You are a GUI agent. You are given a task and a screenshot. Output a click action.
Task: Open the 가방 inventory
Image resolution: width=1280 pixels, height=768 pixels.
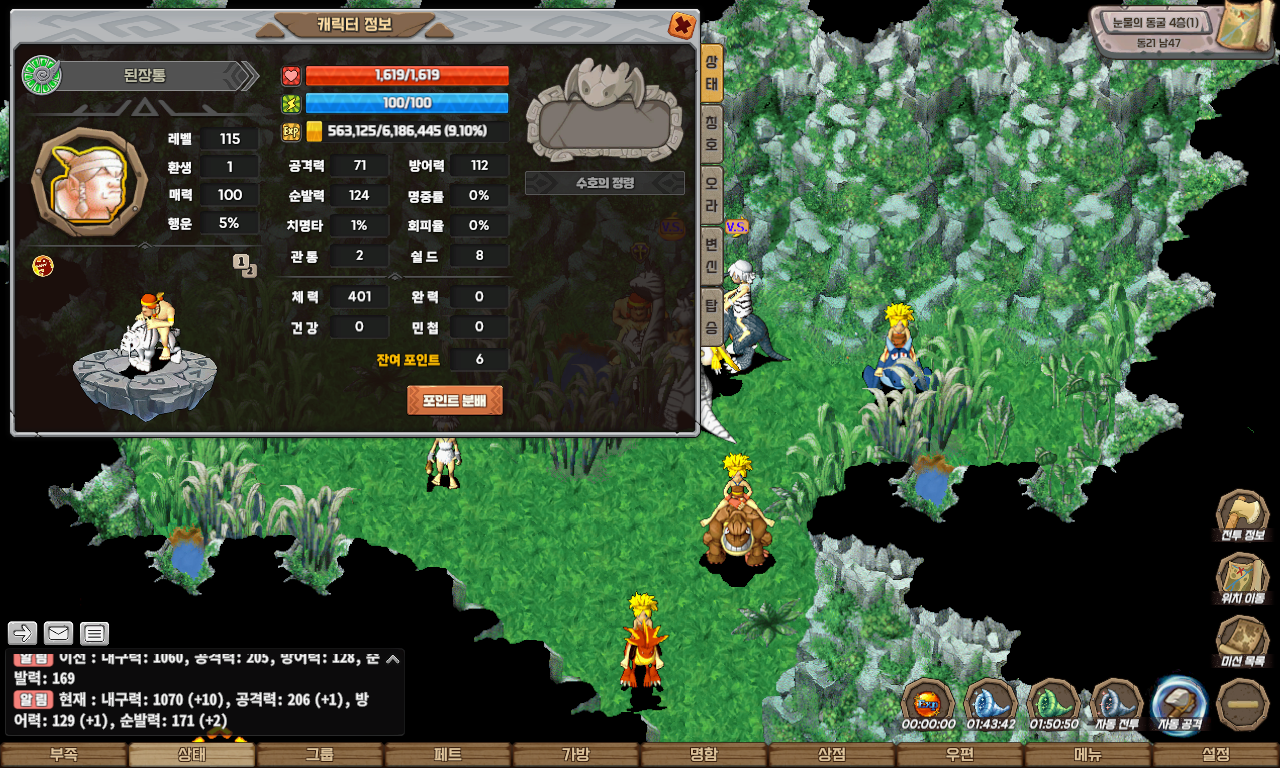coord(575,755)
